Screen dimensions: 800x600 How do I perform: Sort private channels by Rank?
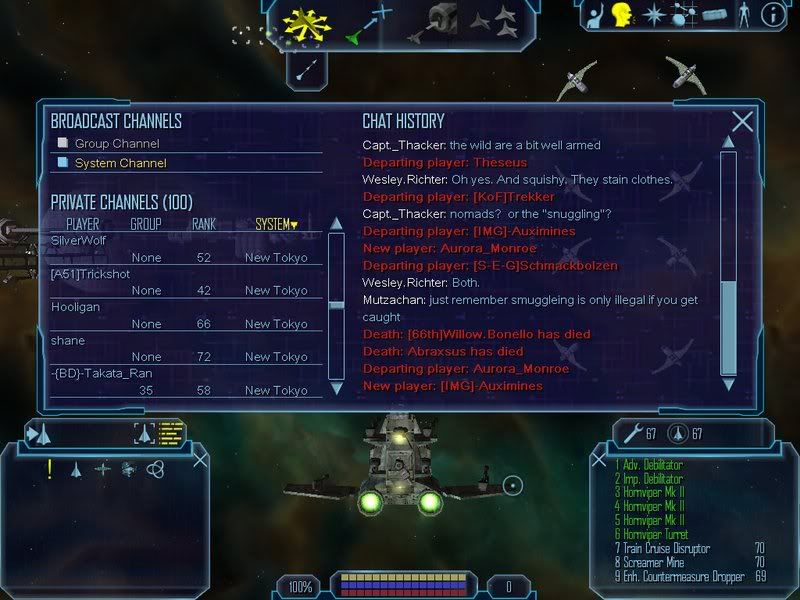click(204, 224)
